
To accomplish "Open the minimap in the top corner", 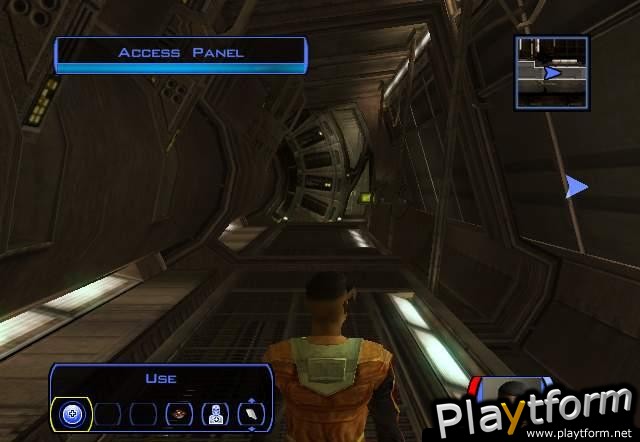I will (552, 72).
